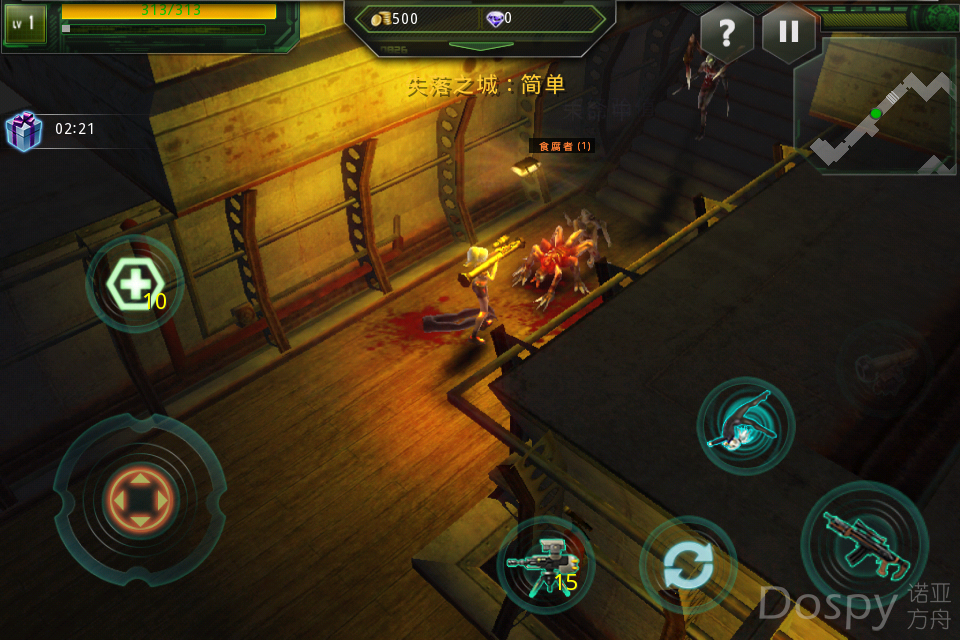This screenshot has height=640, width=960.
Task: Tap the virtual movement joystick
Action: tap(139, 499)
